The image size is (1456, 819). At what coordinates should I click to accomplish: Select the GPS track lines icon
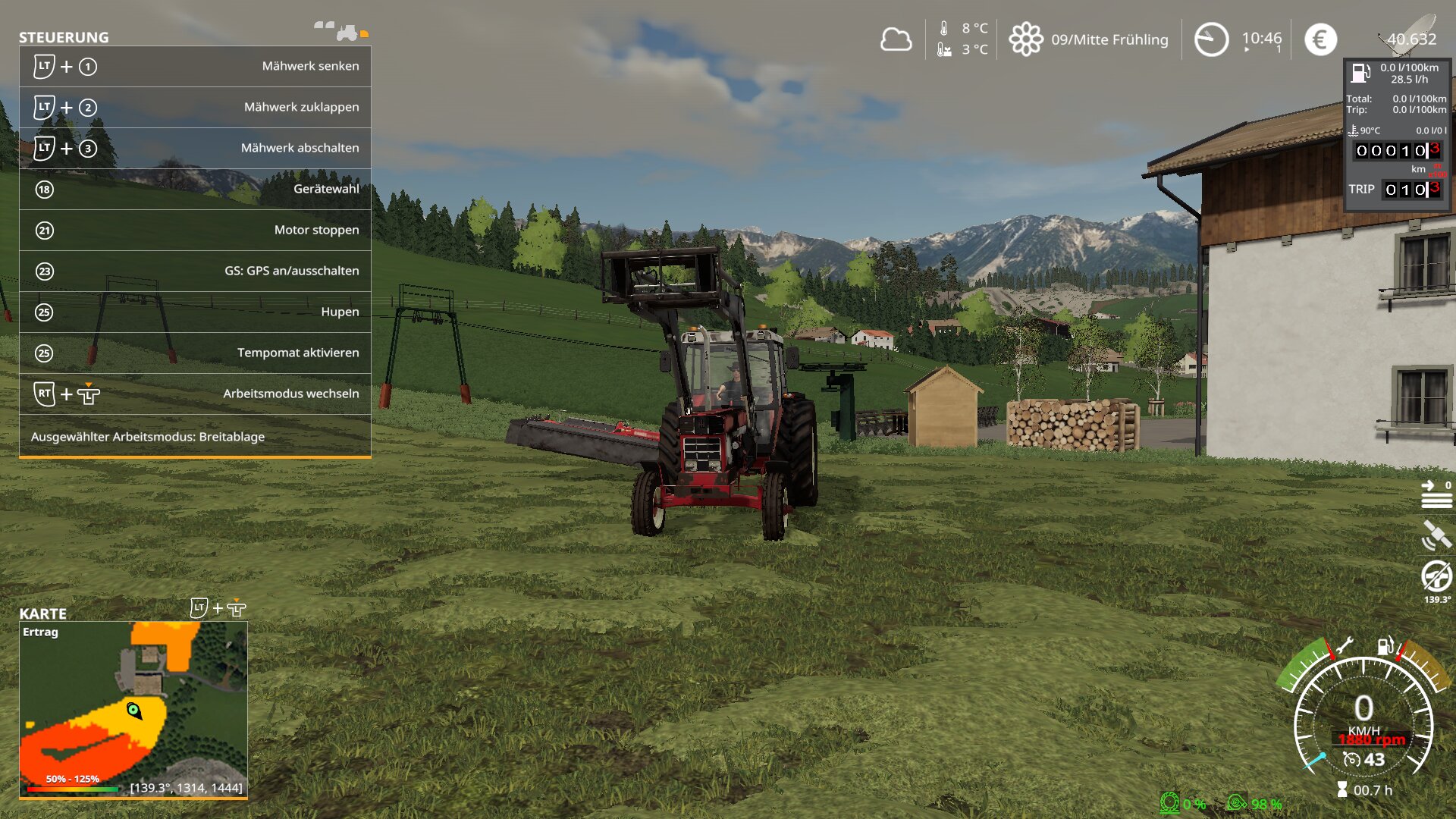click(1436, 494)
